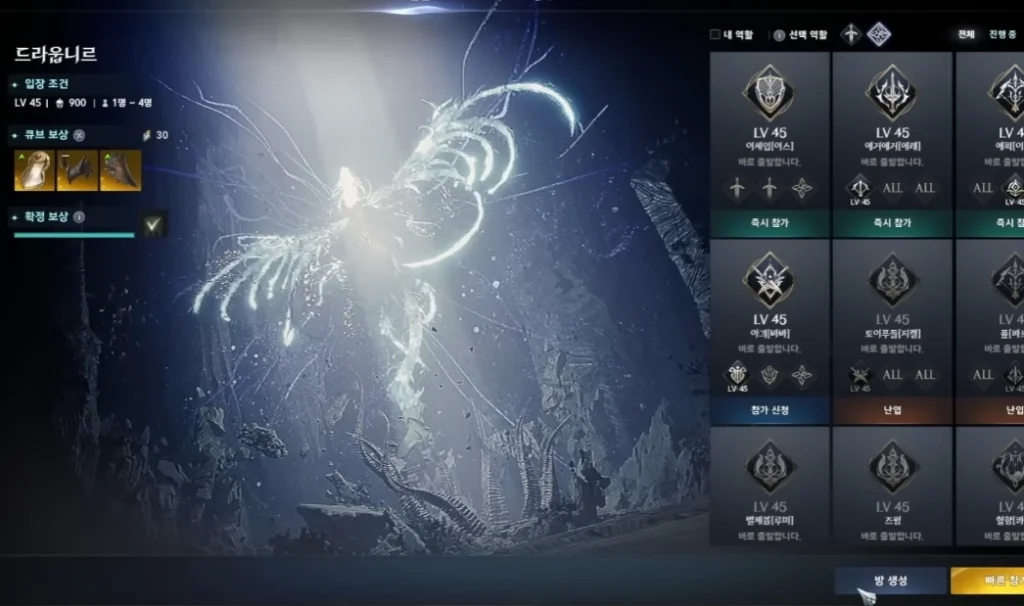Image resolution: width=1024 pixels, height=606 pixels.
Task: Click 난입 on the 토이푸들[지켈] party
Action: 892,410
